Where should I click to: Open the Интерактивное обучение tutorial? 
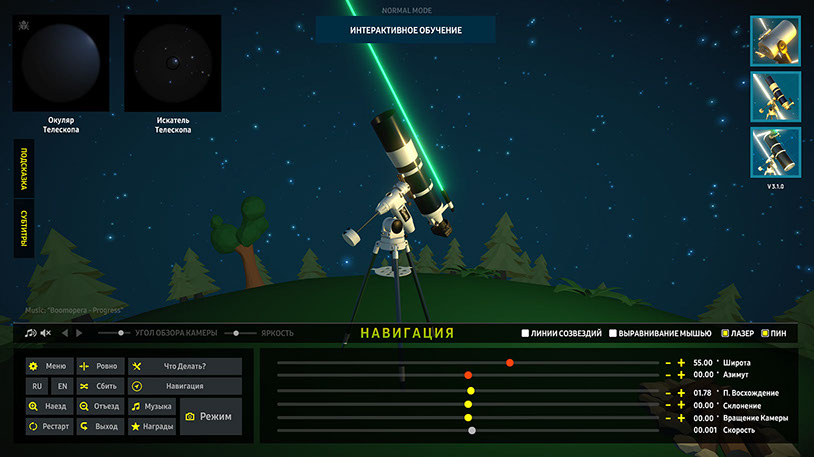pyautogui.click(x=405, y=30)
